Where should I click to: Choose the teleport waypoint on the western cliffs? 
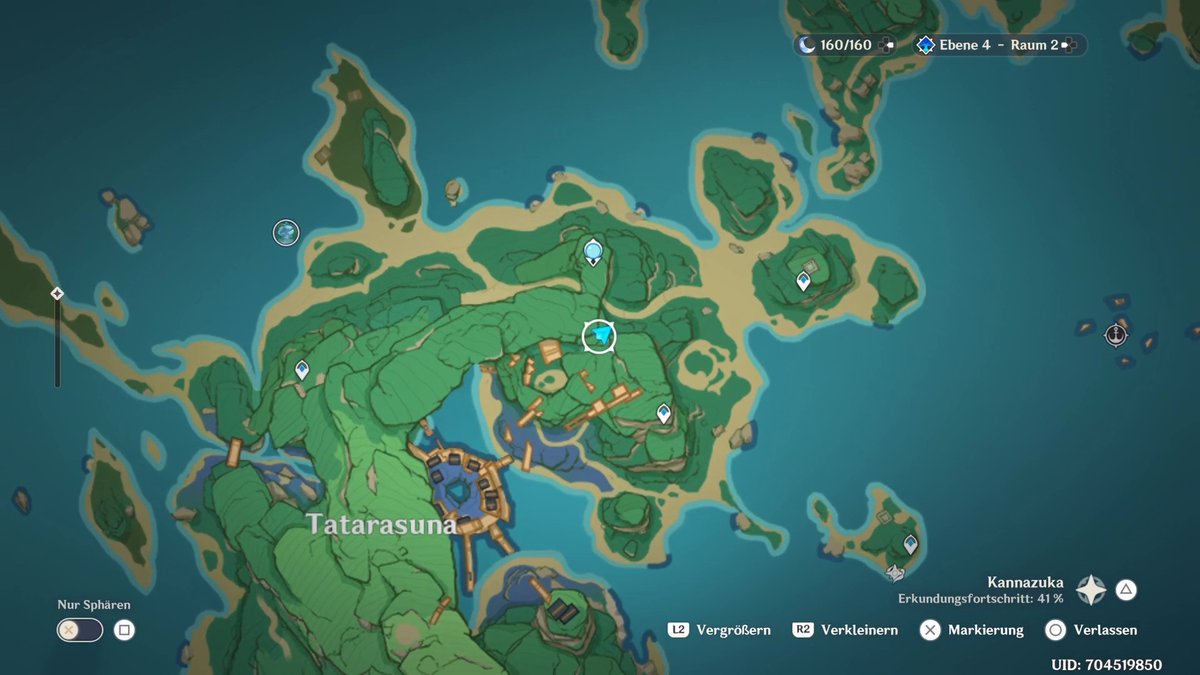(302, 370)
